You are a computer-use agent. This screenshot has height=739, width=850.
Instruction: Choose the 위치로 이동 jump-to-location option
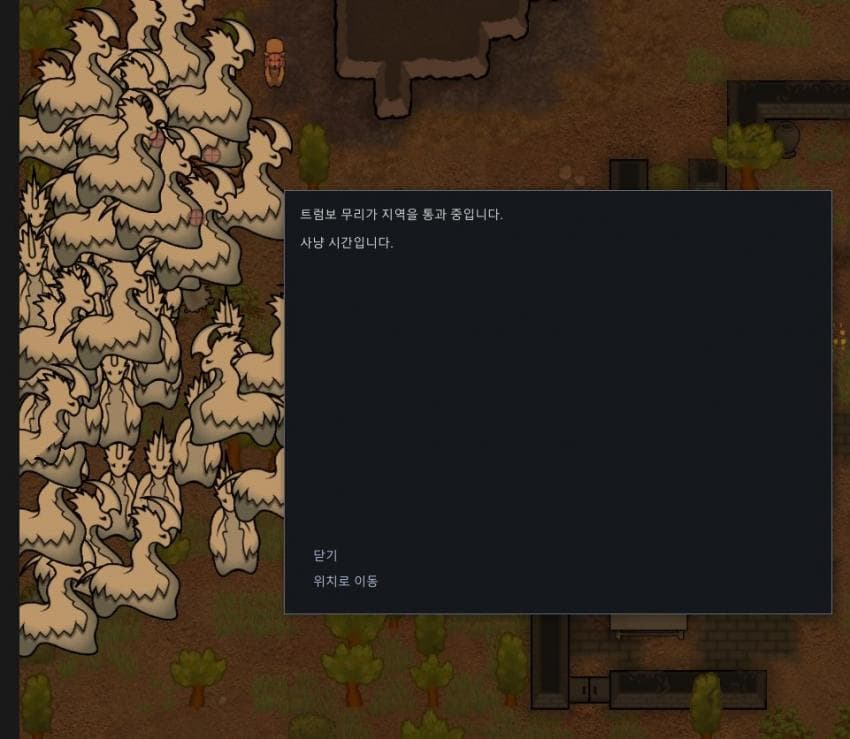coord(346,581)
